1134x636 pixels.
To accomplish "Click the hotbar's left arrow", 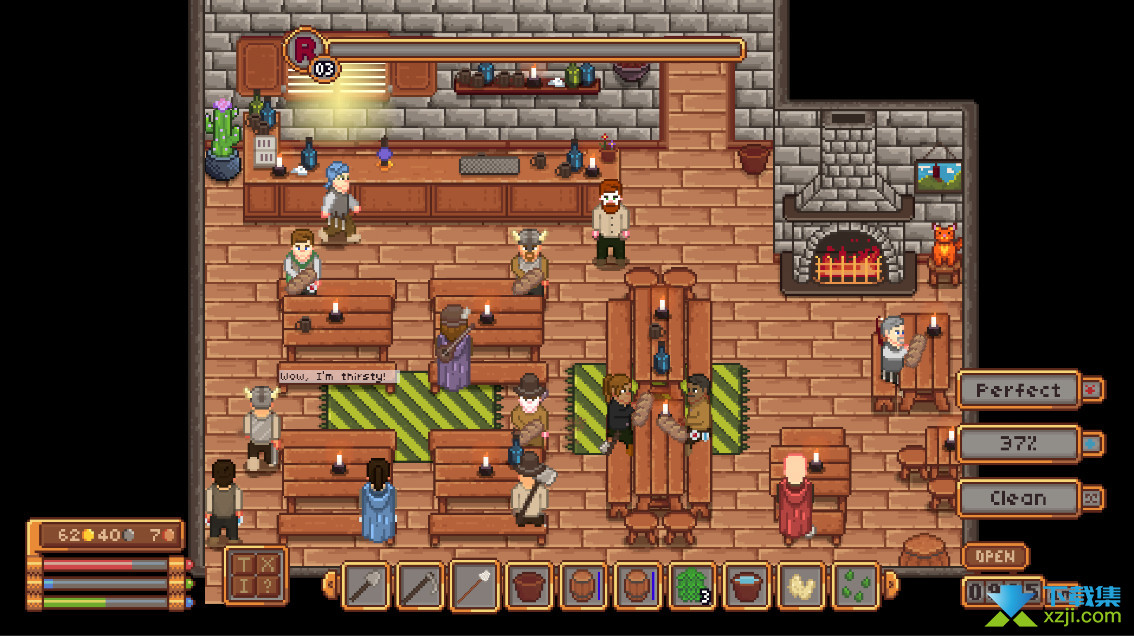I will pos(329,585).
